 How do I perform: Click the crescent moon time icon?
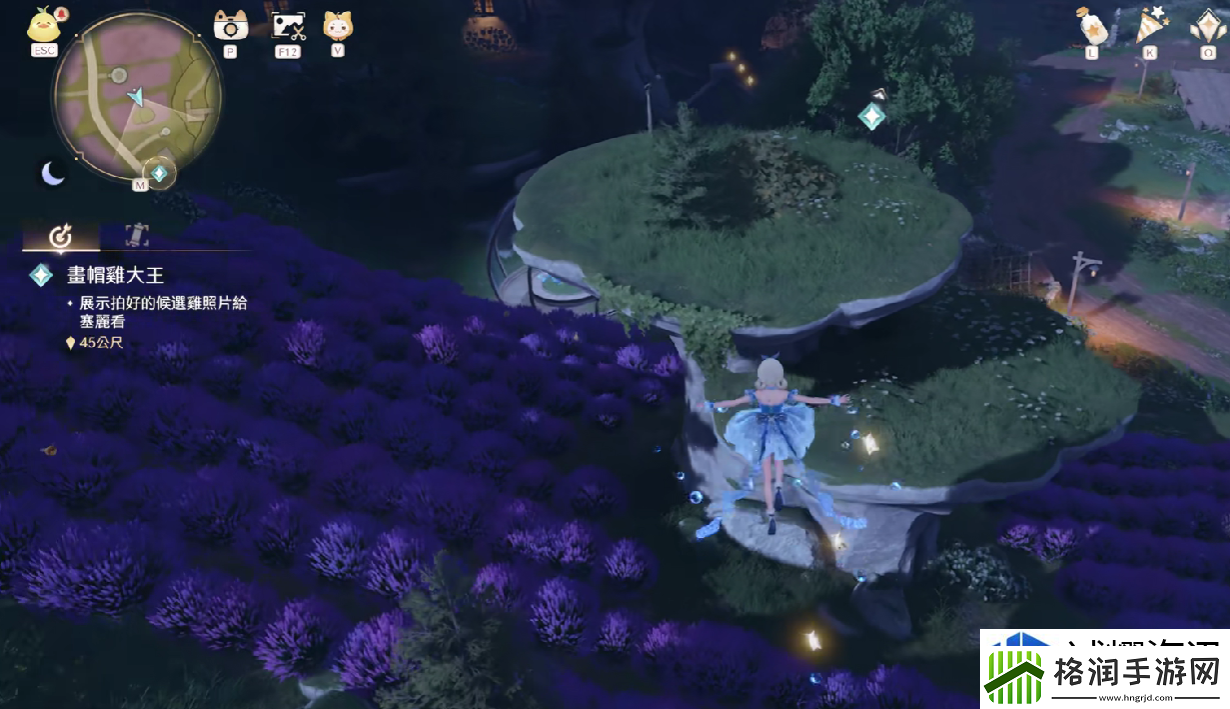click(52, 174)
